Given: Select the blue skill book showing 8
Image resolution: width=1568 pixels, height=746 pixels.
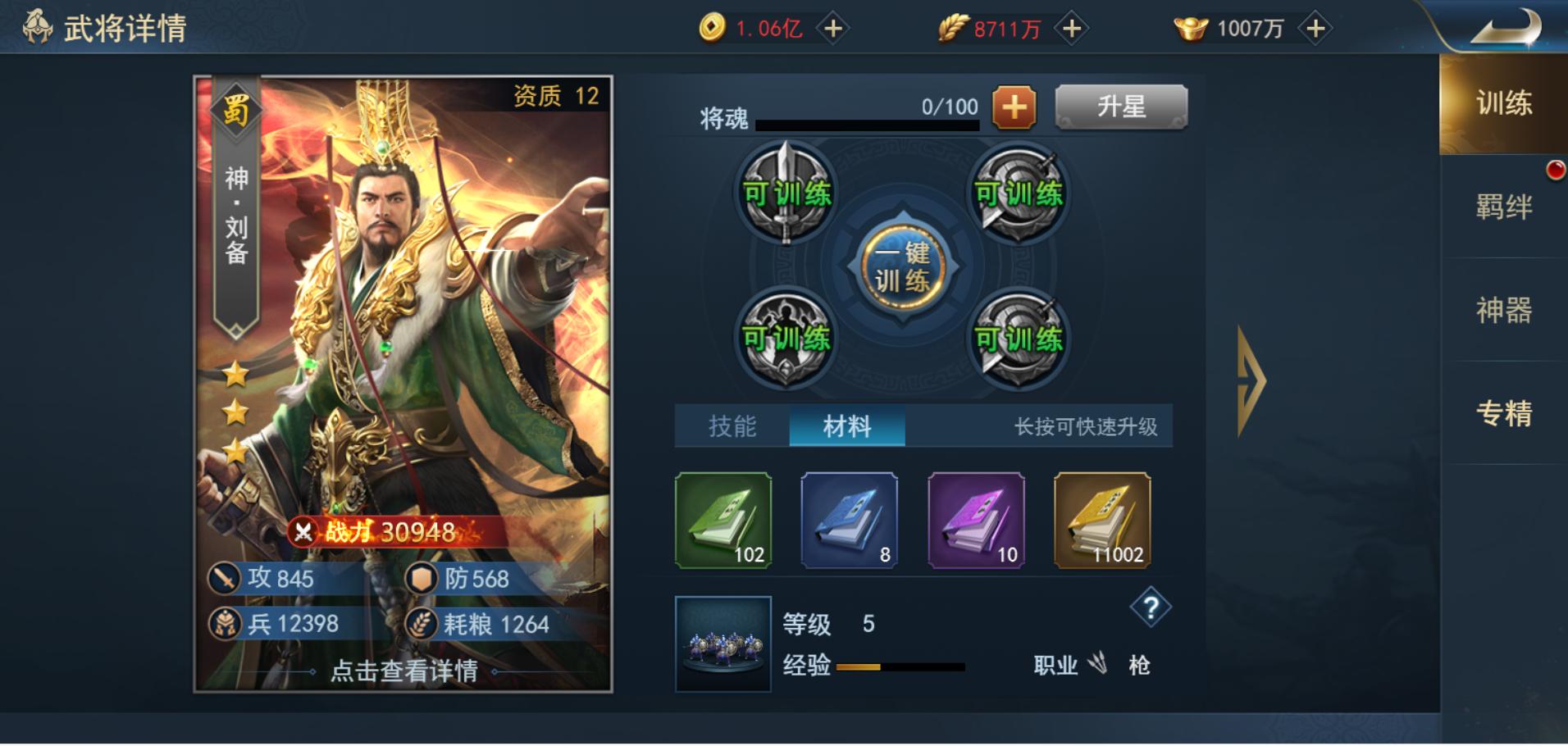Looking at the screenshot, I should click(847, 521).
